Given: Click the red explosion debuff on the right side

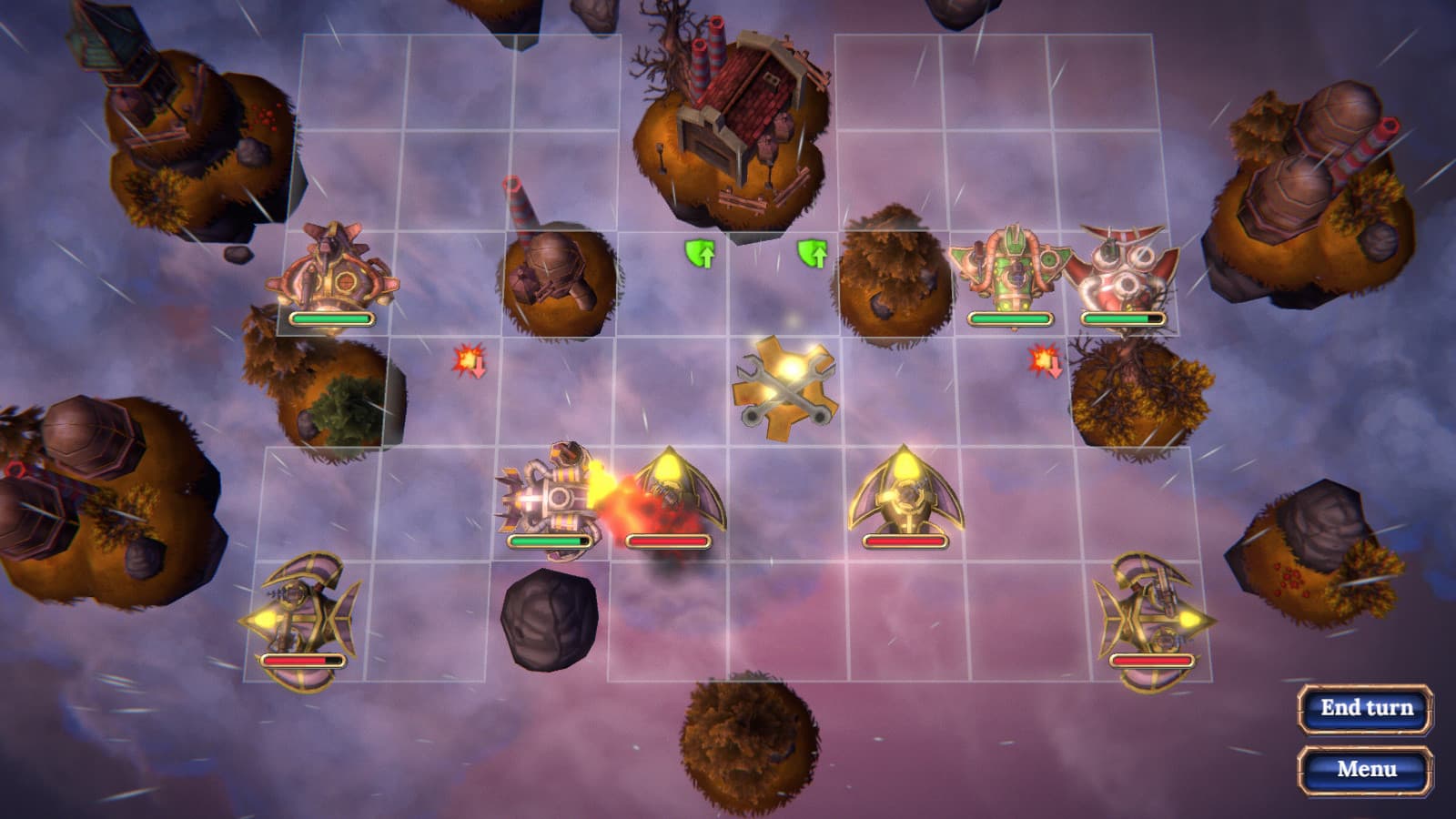Looking at the screenshot, I should coord(1043,362).
